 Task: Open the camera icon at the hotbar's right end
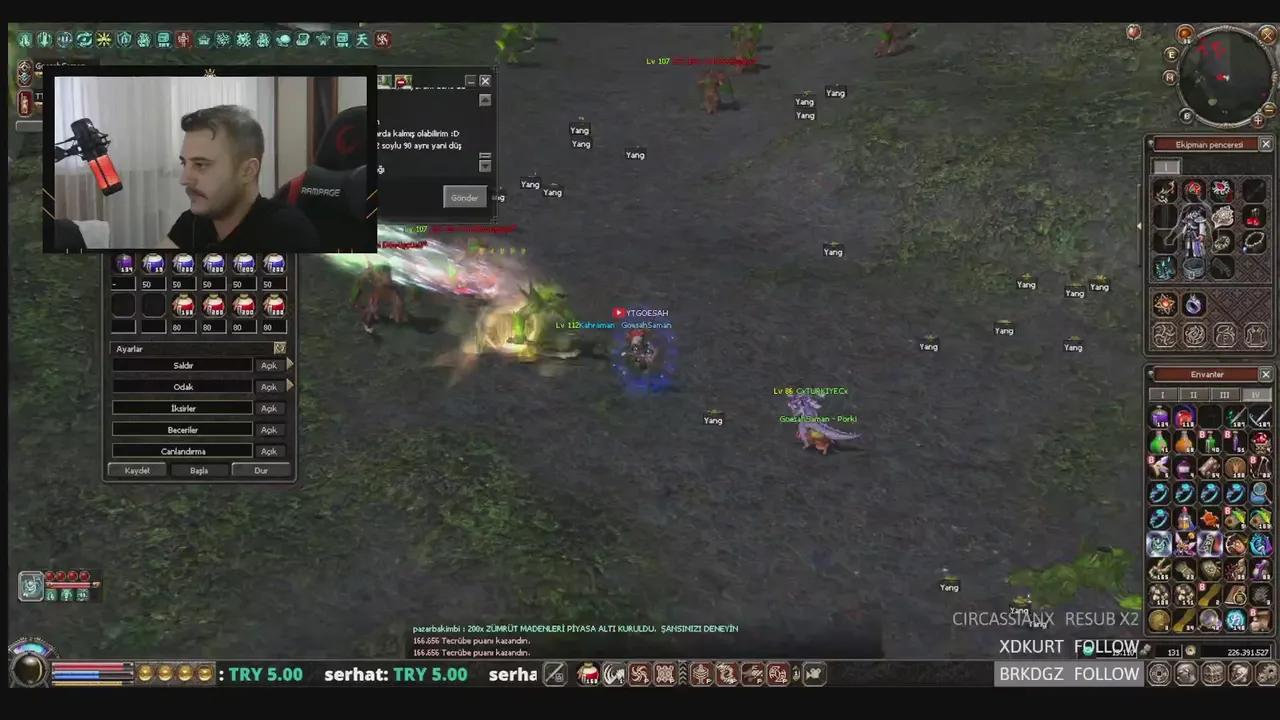tap(814, 674)
